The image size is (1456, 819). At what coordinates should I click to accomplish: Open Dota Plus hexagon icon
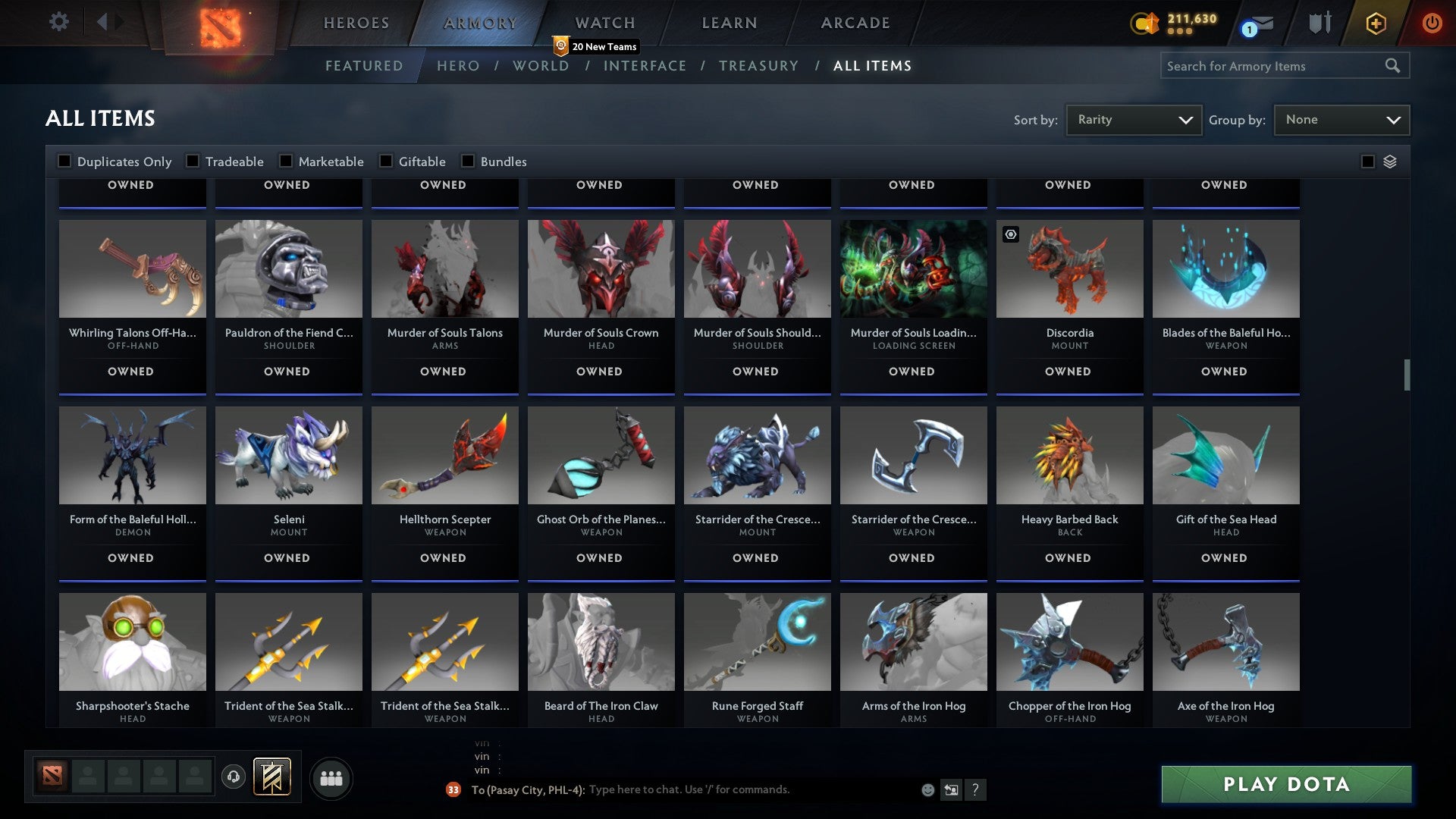click(x=1375, y=23)
